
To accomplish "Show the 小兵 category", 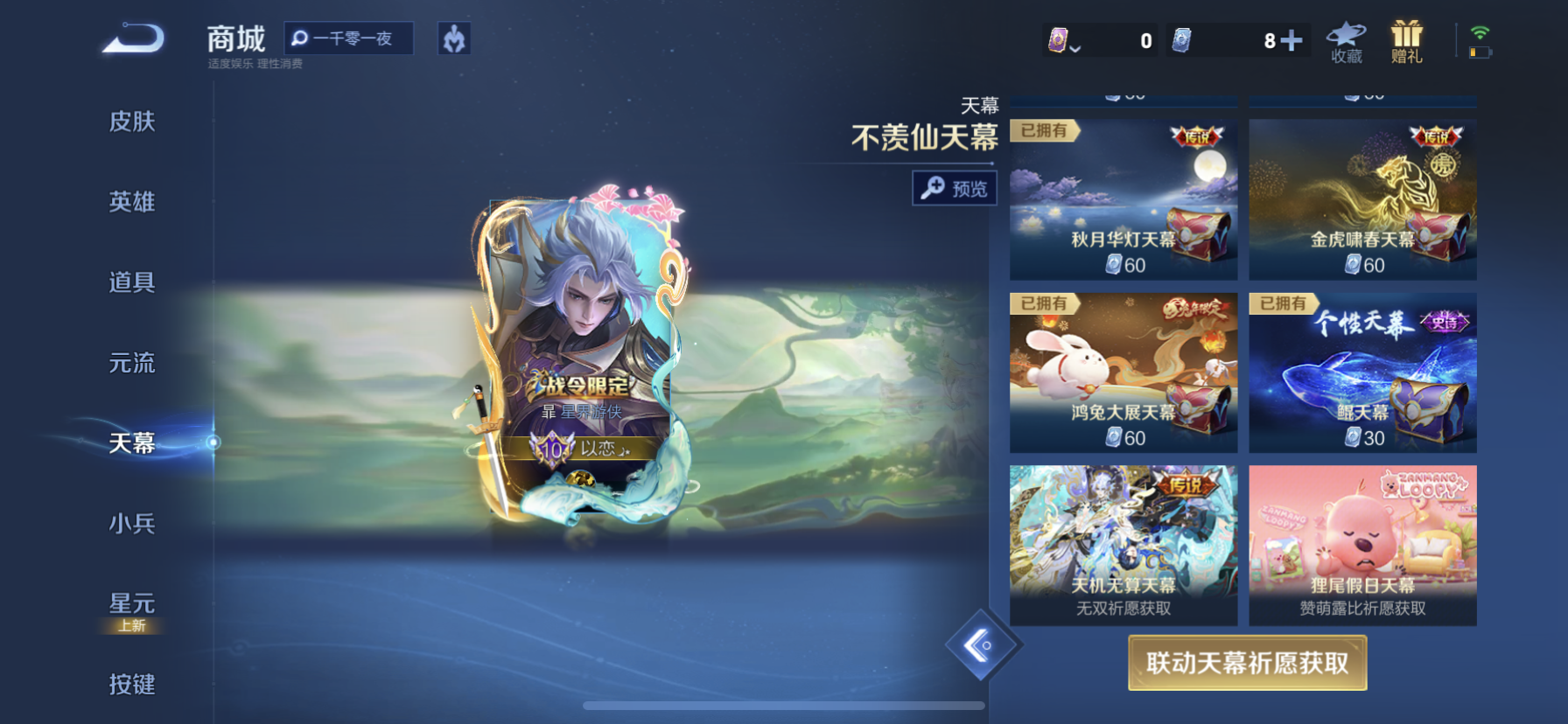I will [x=132, y=524].
